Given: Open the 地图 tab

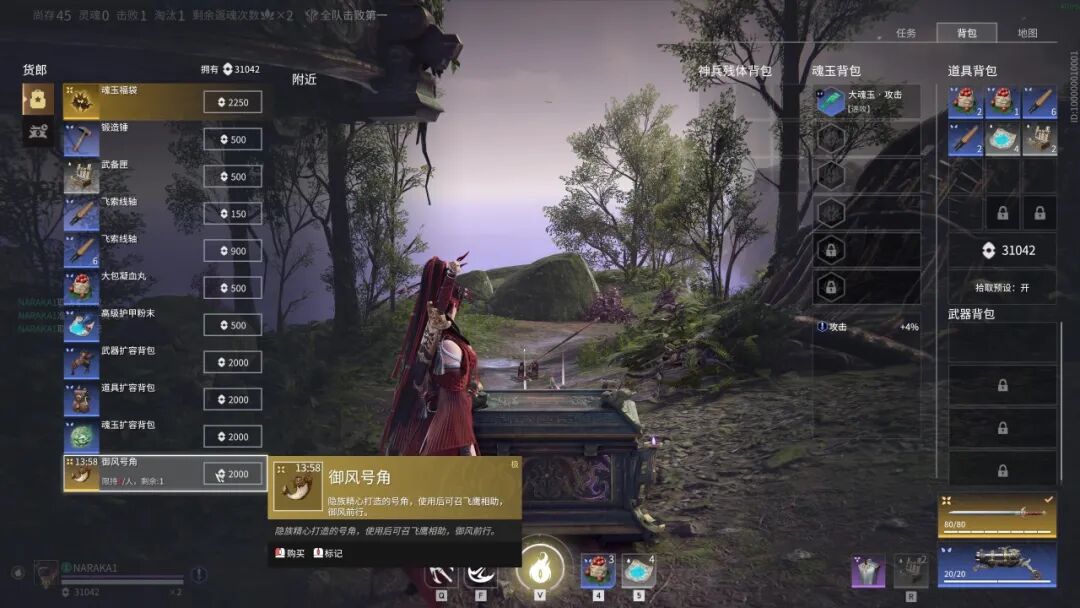Looking at the screenshot, I should click(x=1027, y=33).
